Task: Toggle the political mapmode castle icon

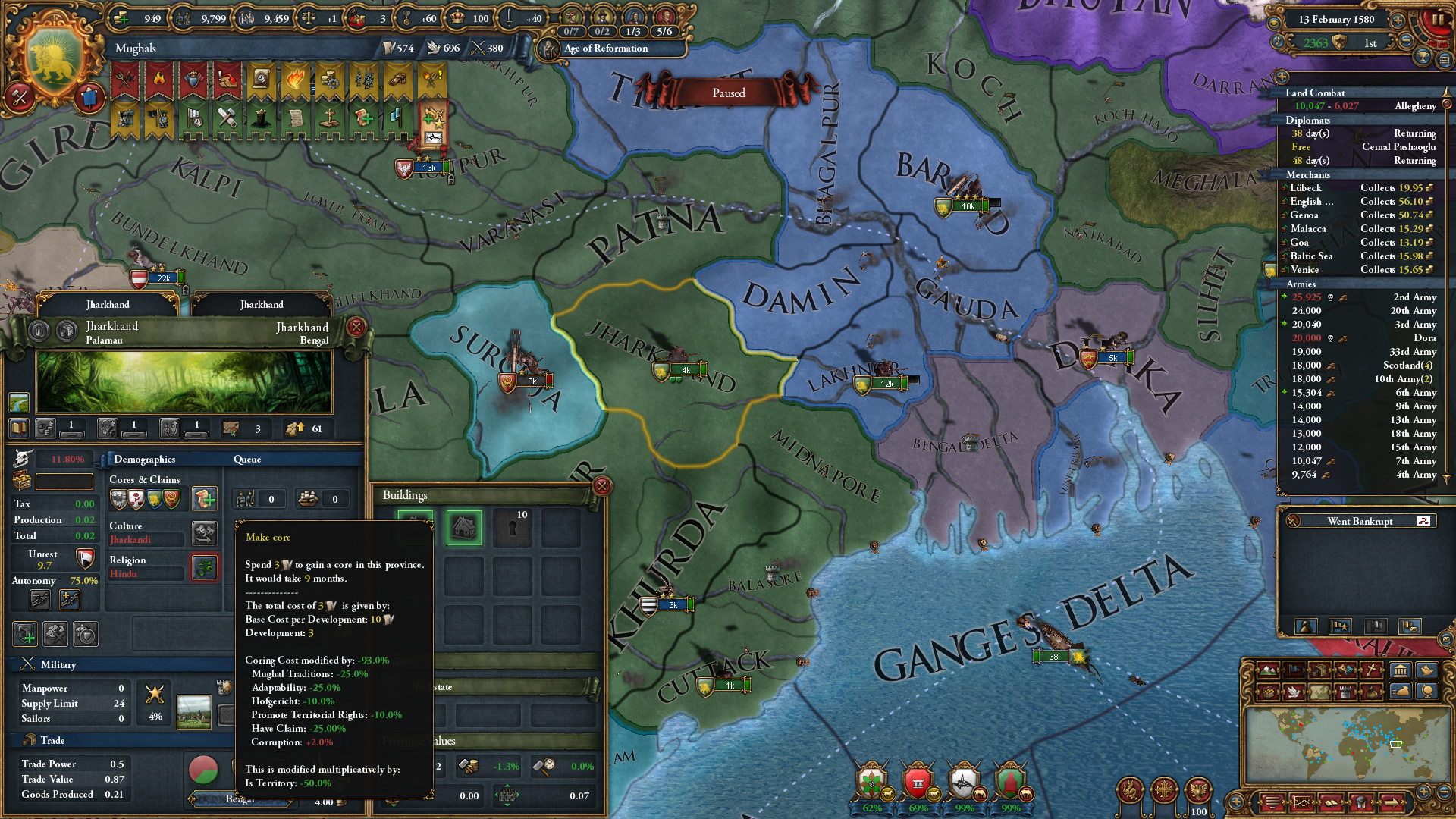Action: tap(1344, 692)
